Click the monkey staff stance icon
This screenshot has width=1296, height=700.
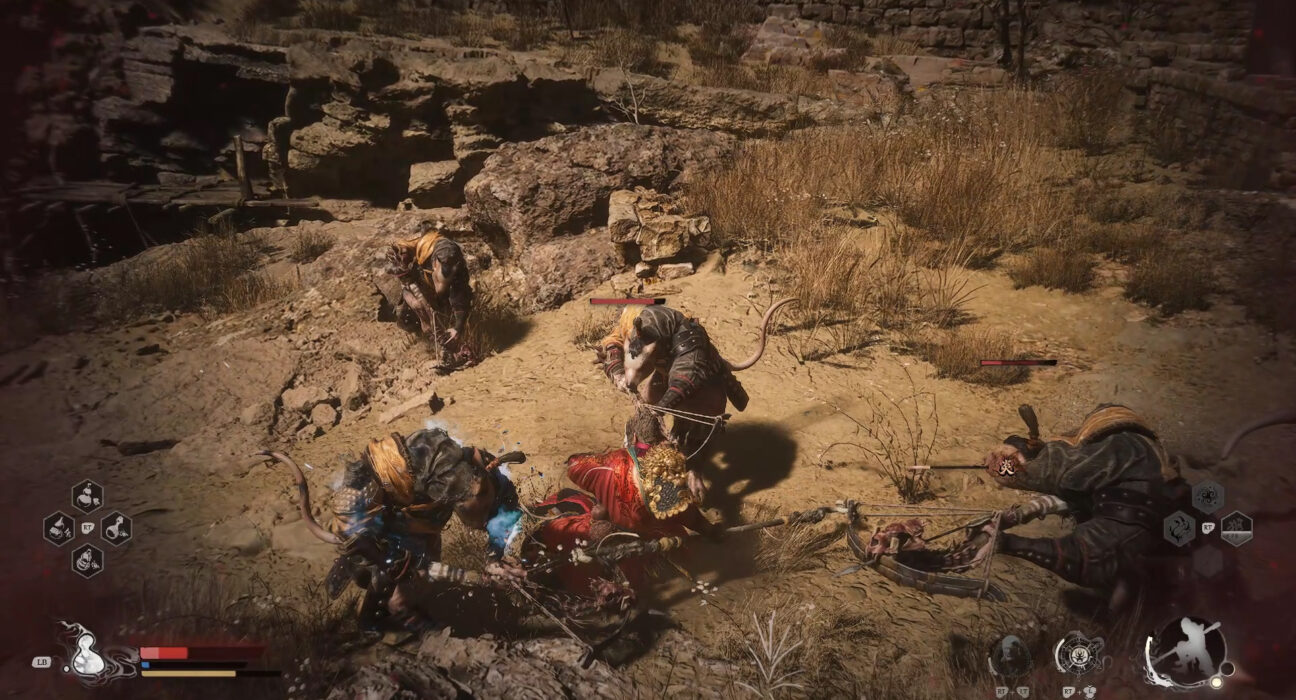click(1187, 651)
